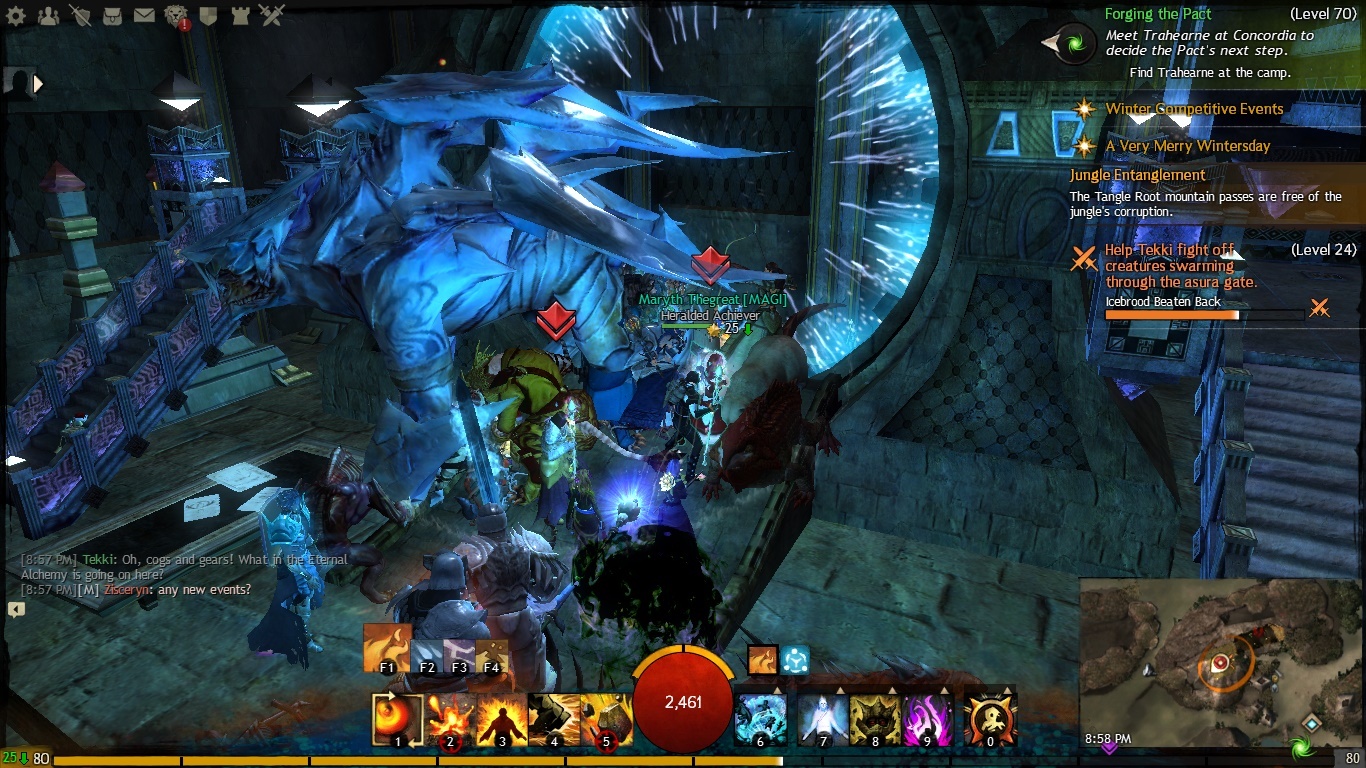This screenshot has width=1366, height=768.
Task: Switch to Fire attunement with F1
Action: (x=387, y=648)
